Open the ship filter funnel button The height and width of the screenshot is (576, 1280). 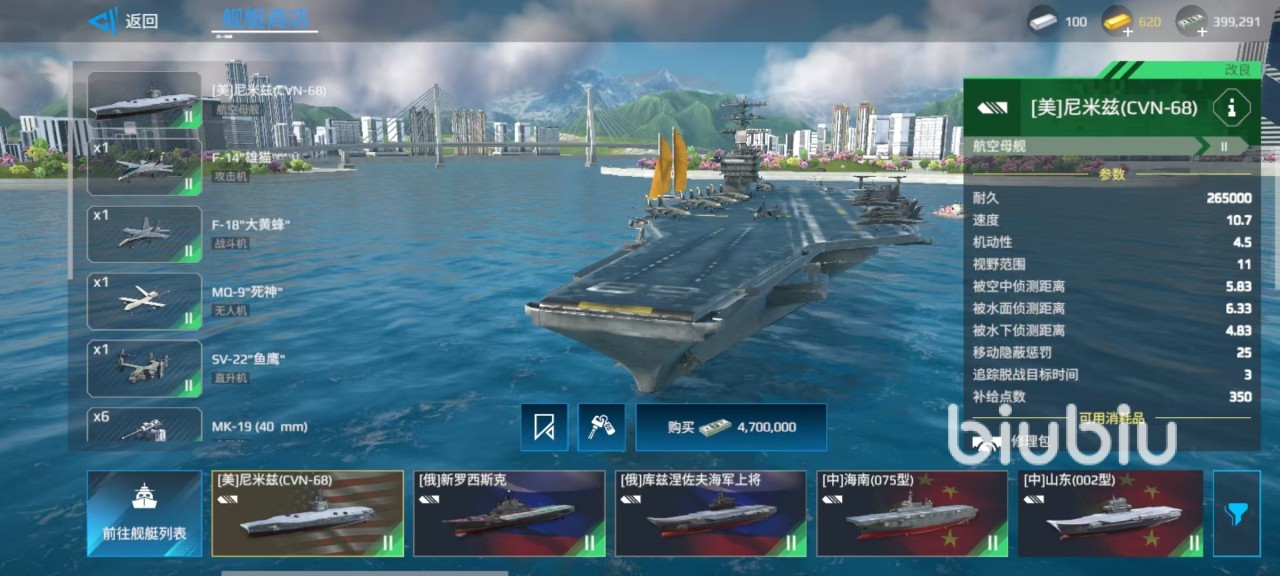tap(1236, 513)
